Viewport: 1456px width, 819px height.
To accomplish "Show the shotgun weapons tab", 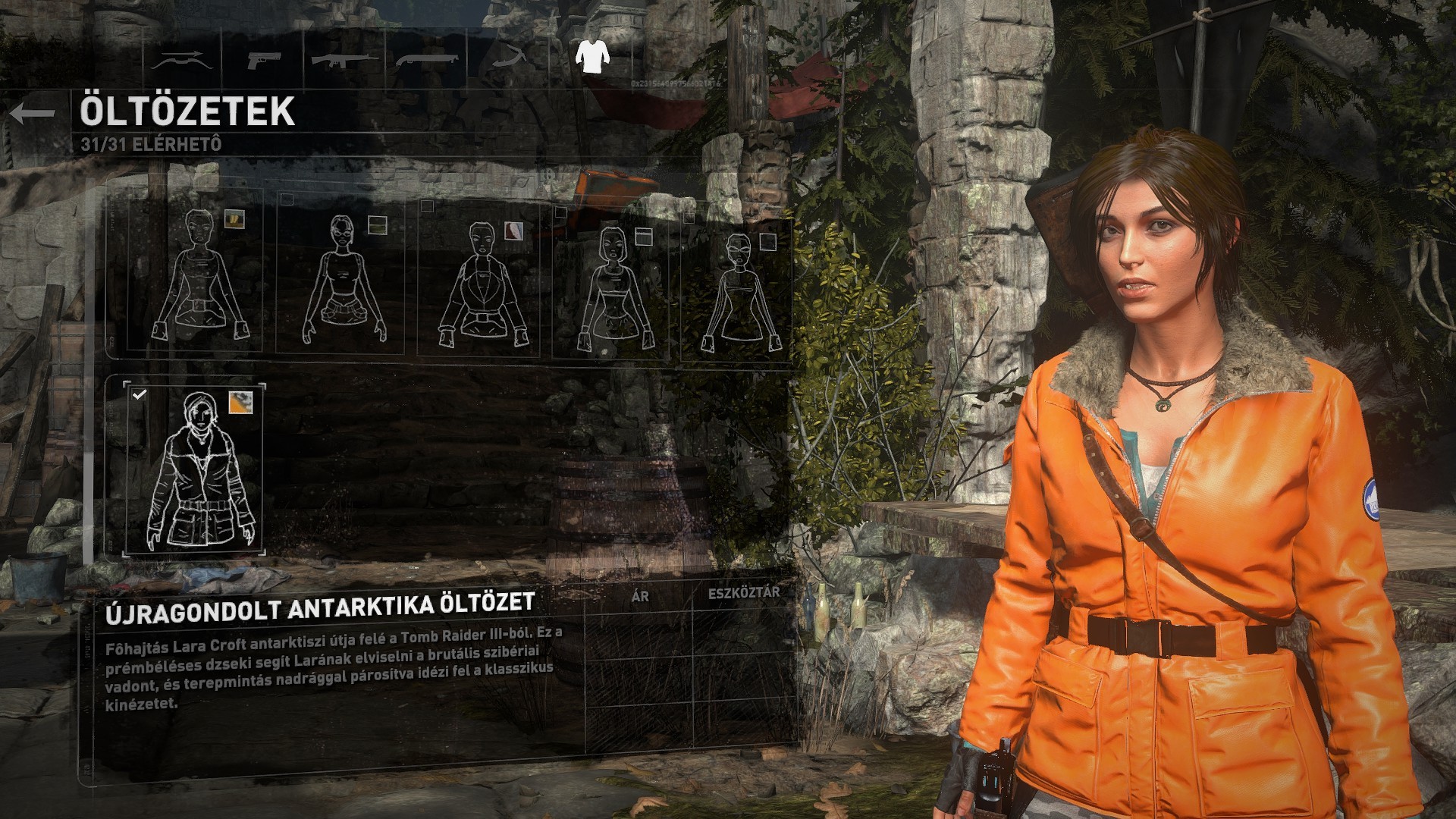I will click(x=427, y=60).
